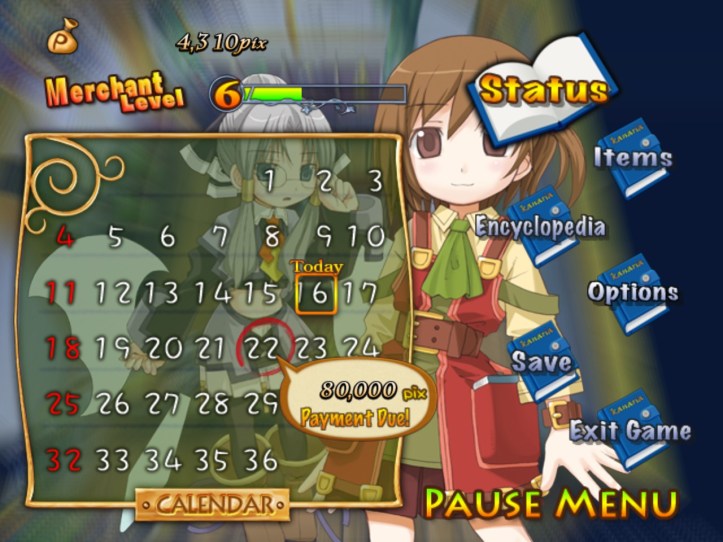Click the circled day 22 on the calendar

click(262, 348)
